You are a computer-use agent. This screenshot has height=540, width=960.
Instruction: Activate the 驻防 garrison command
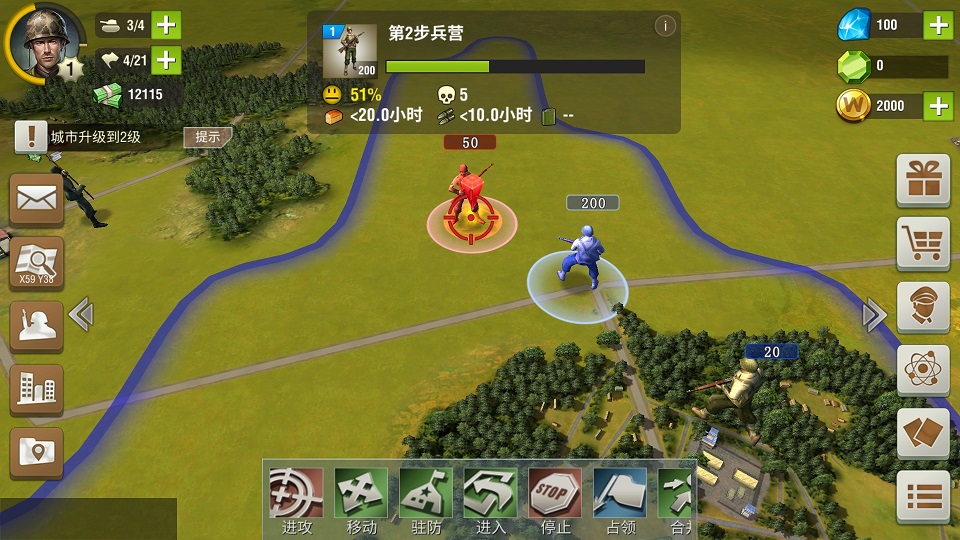[426, 494]
